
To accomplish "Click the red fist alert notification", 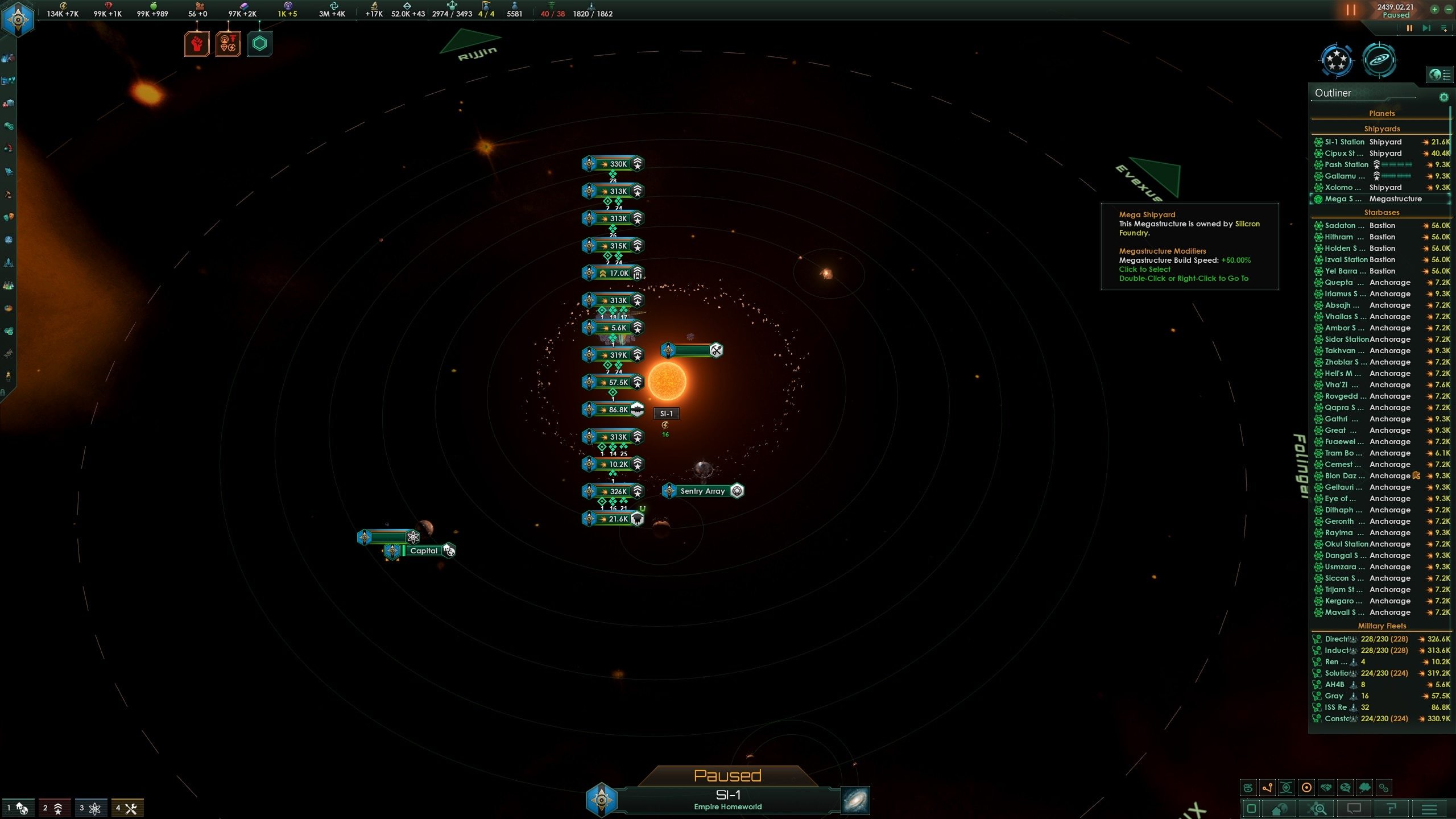I will coord(197,44).
